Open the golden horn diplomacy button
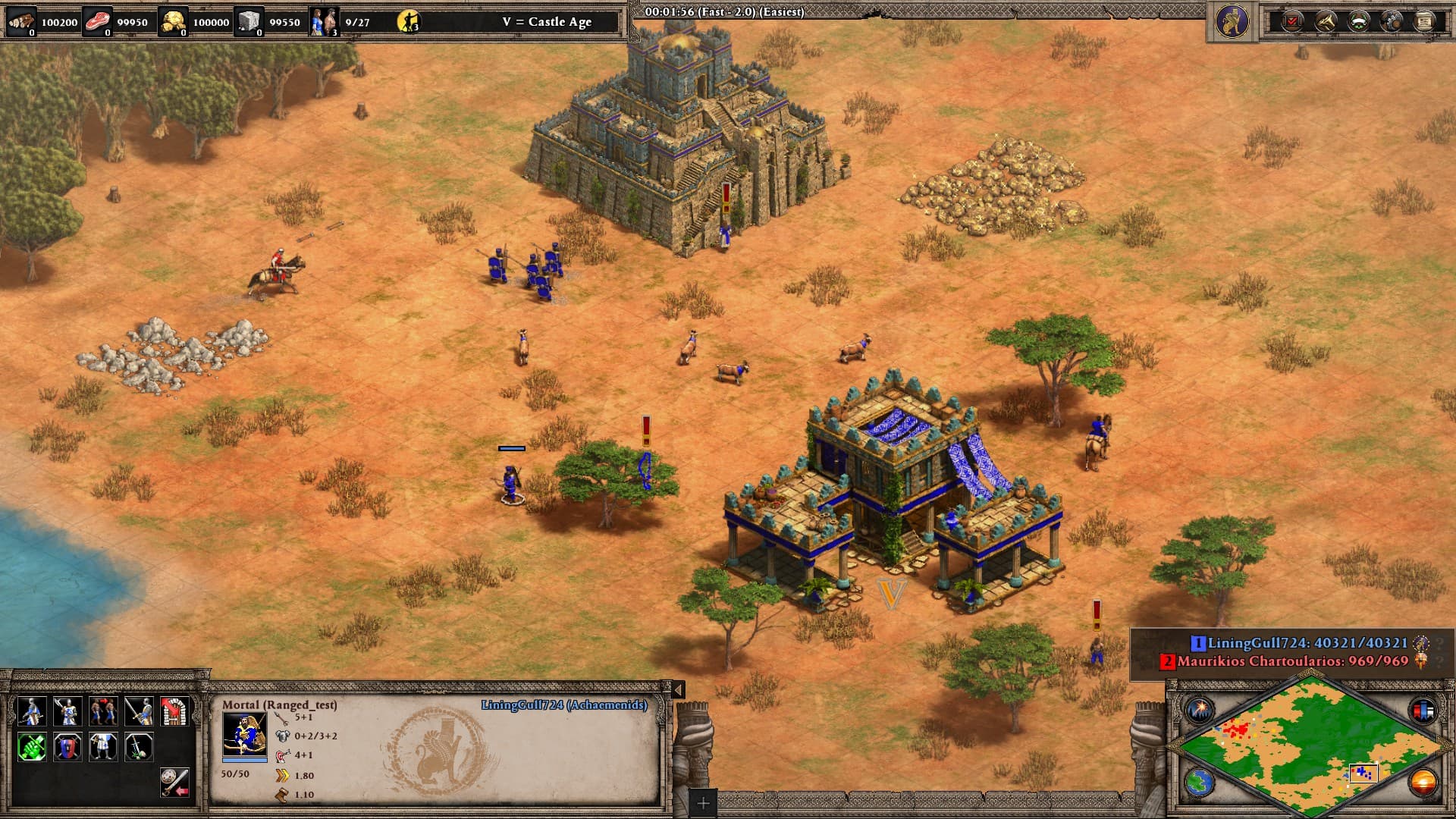 tap(1326, 21)
